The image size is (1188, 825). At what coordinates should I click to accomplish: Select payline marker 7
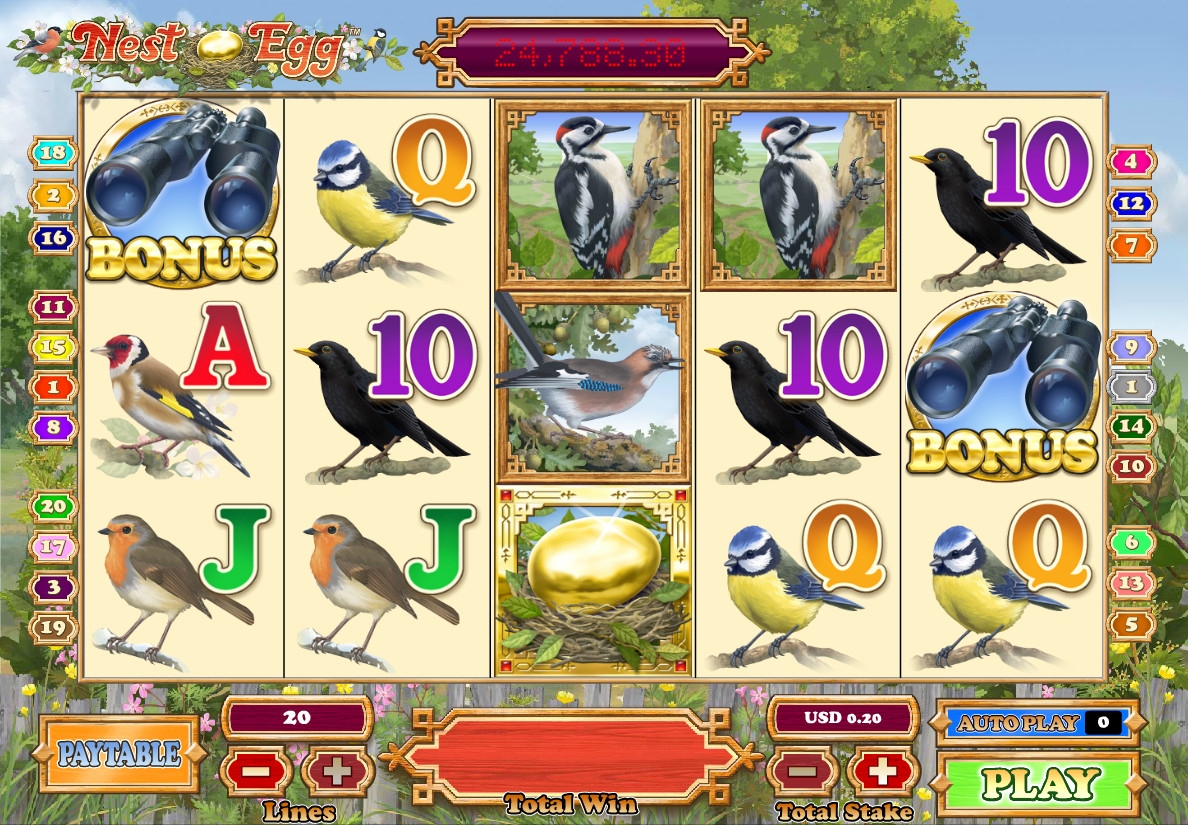(x=1131, y=244)
